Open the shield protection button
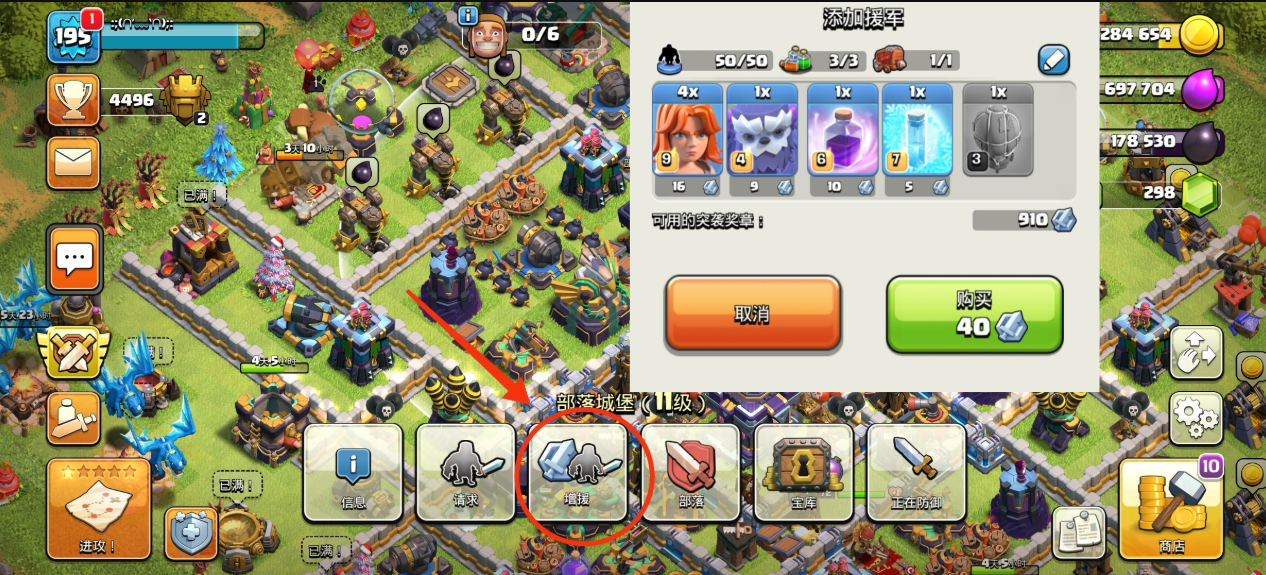Viewport: 1266px width, 575px height. (188, 534)
